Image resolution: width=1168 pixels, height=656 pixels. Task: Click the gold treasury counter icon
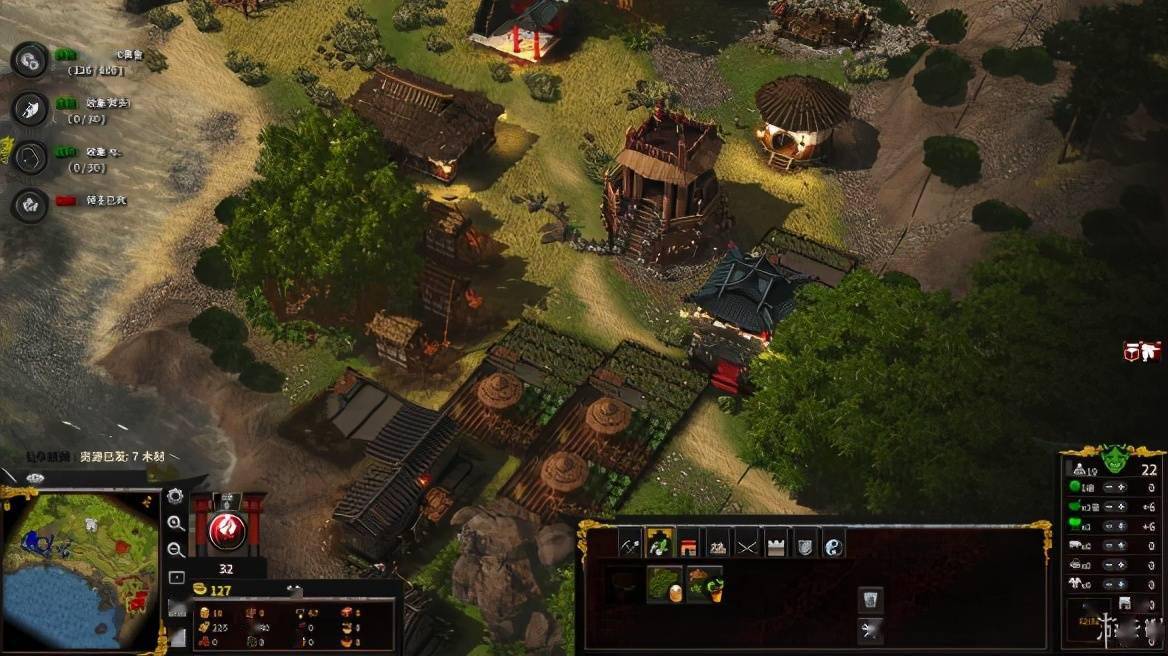point(200,590)
